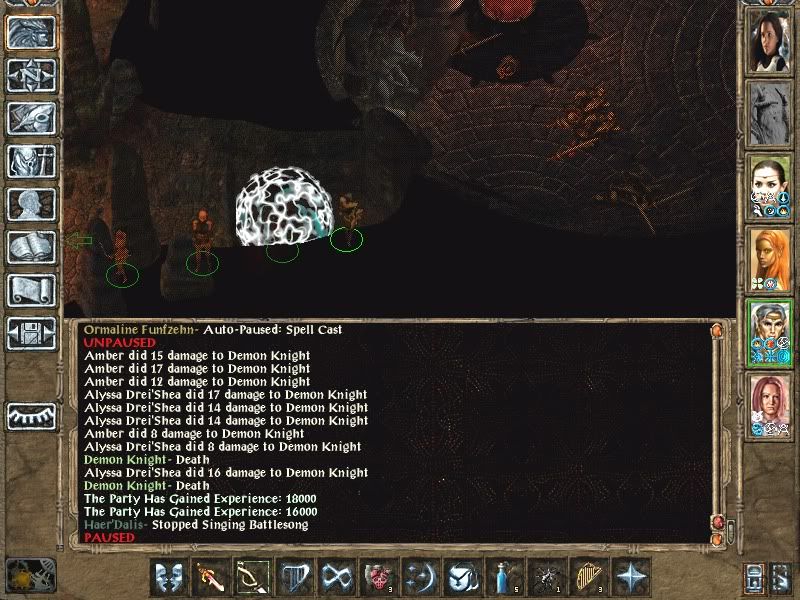Open the area map screen
Viewport: 800px width, 600px height.
pos(31,75)
